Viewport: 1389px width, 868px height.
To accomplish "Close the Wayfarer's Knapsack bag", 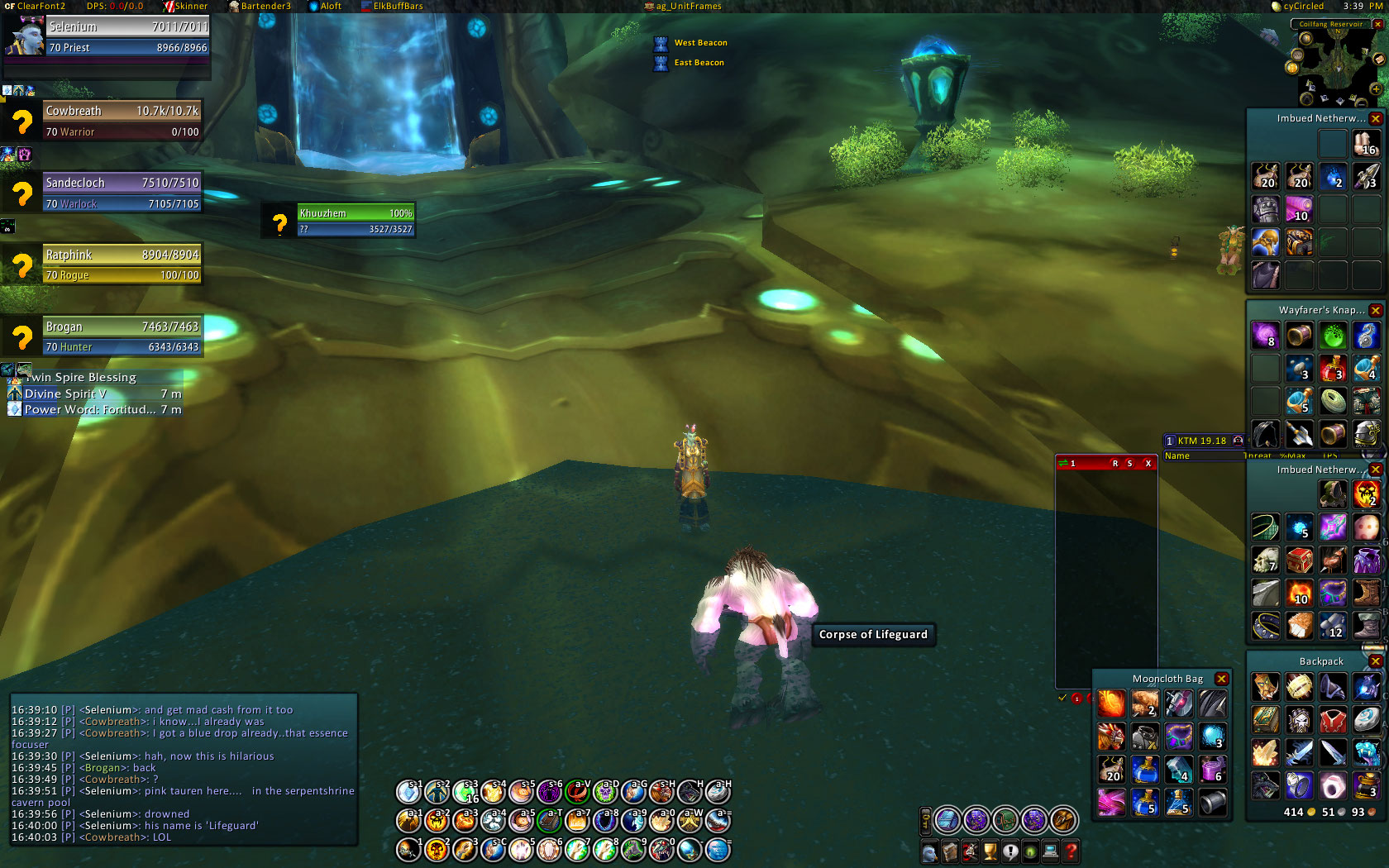I will pyautogui.click(x=1376, y=310).
